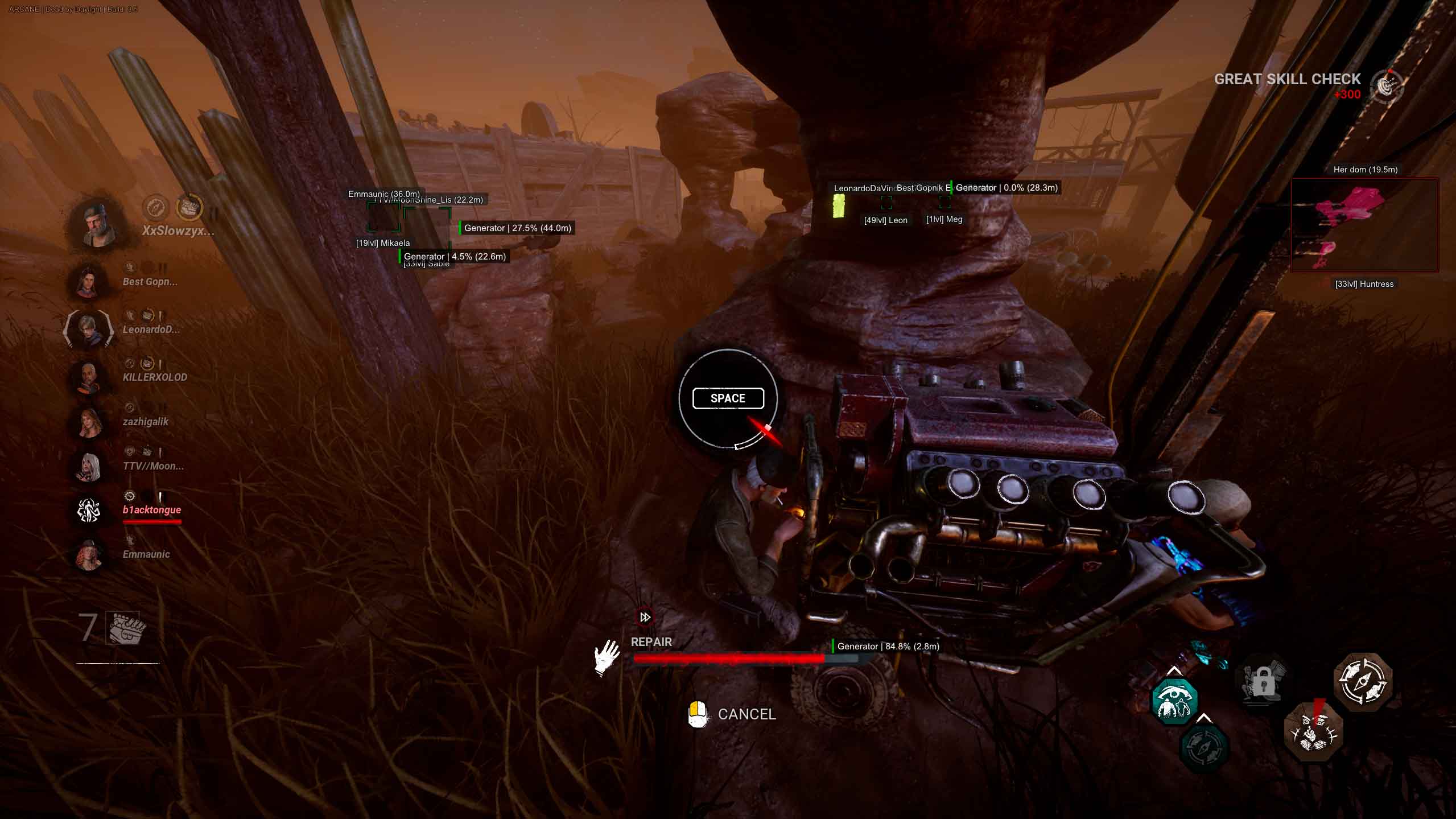
Task: Open the pink radar minimap panel
Action: click(x=1364, y=225)
